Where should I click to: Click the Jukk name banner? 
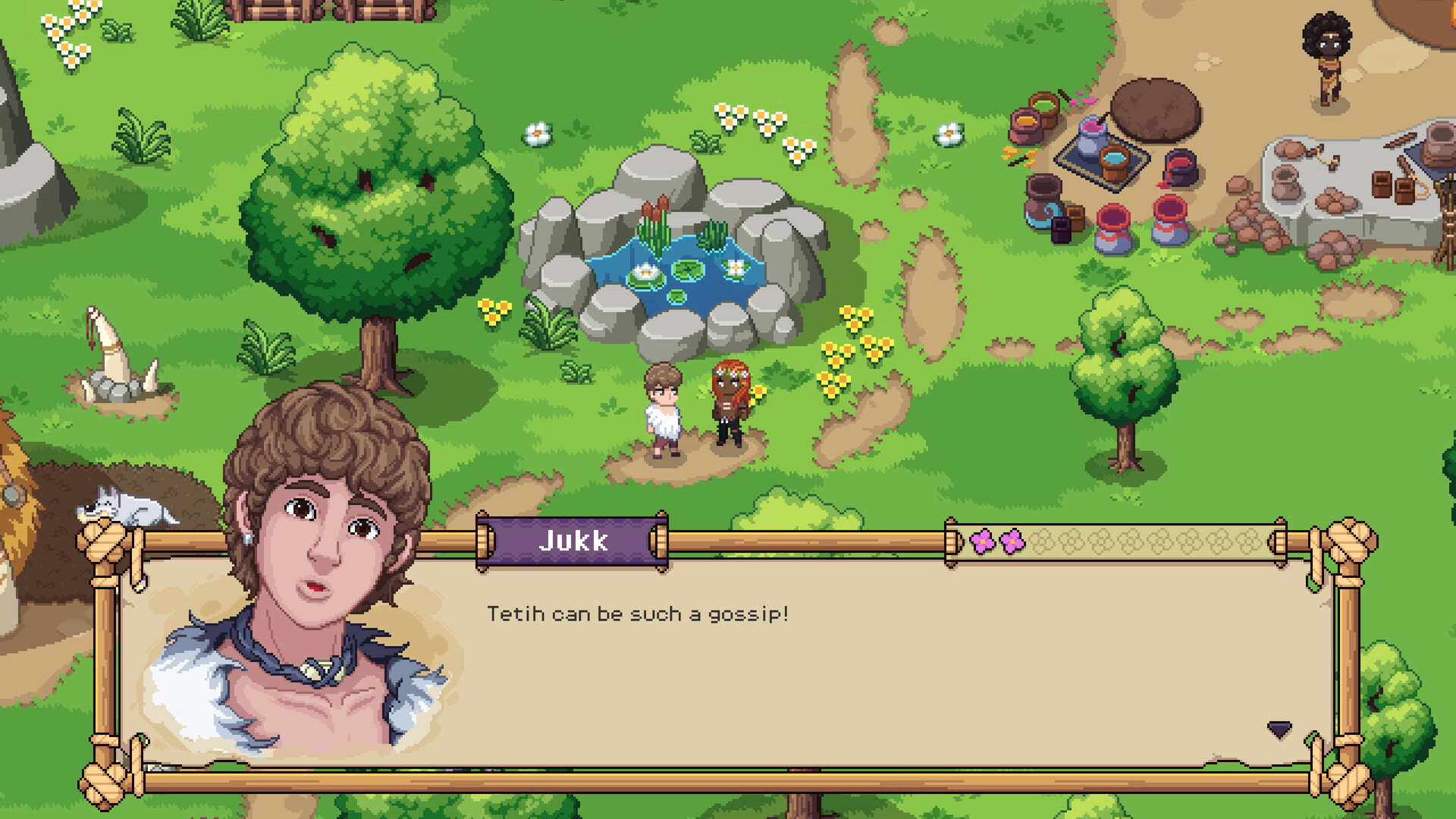(x=574, y=541)
